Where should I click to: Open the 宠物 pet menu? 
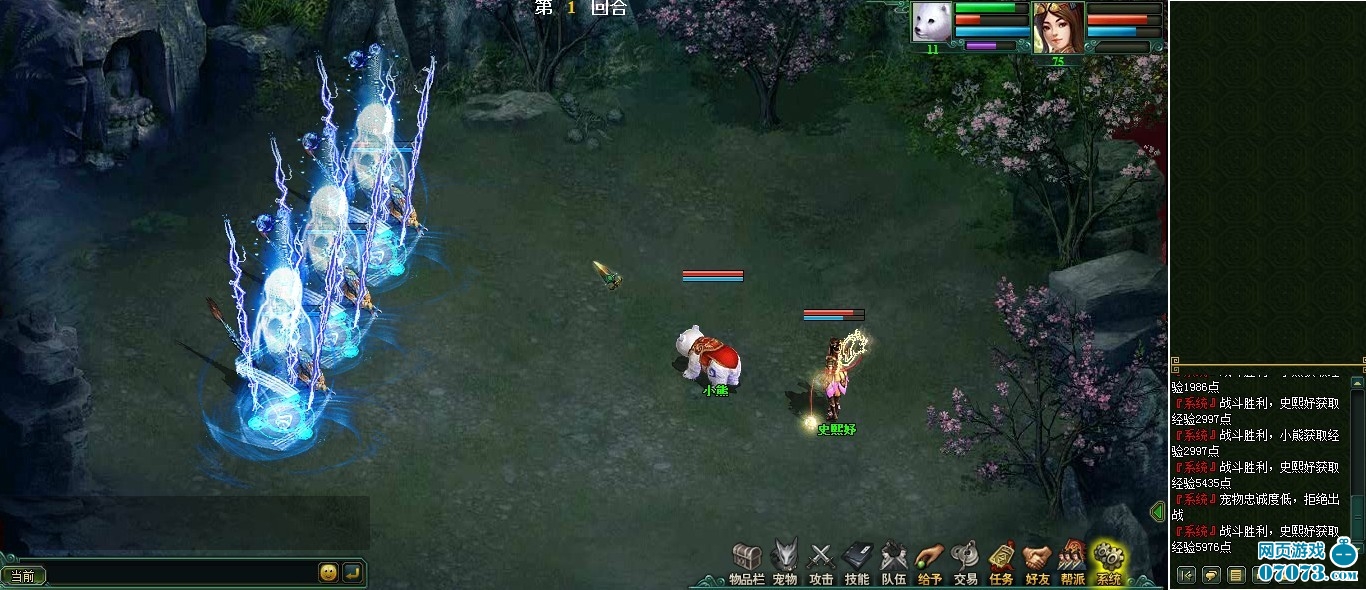[x=785, y=559]
